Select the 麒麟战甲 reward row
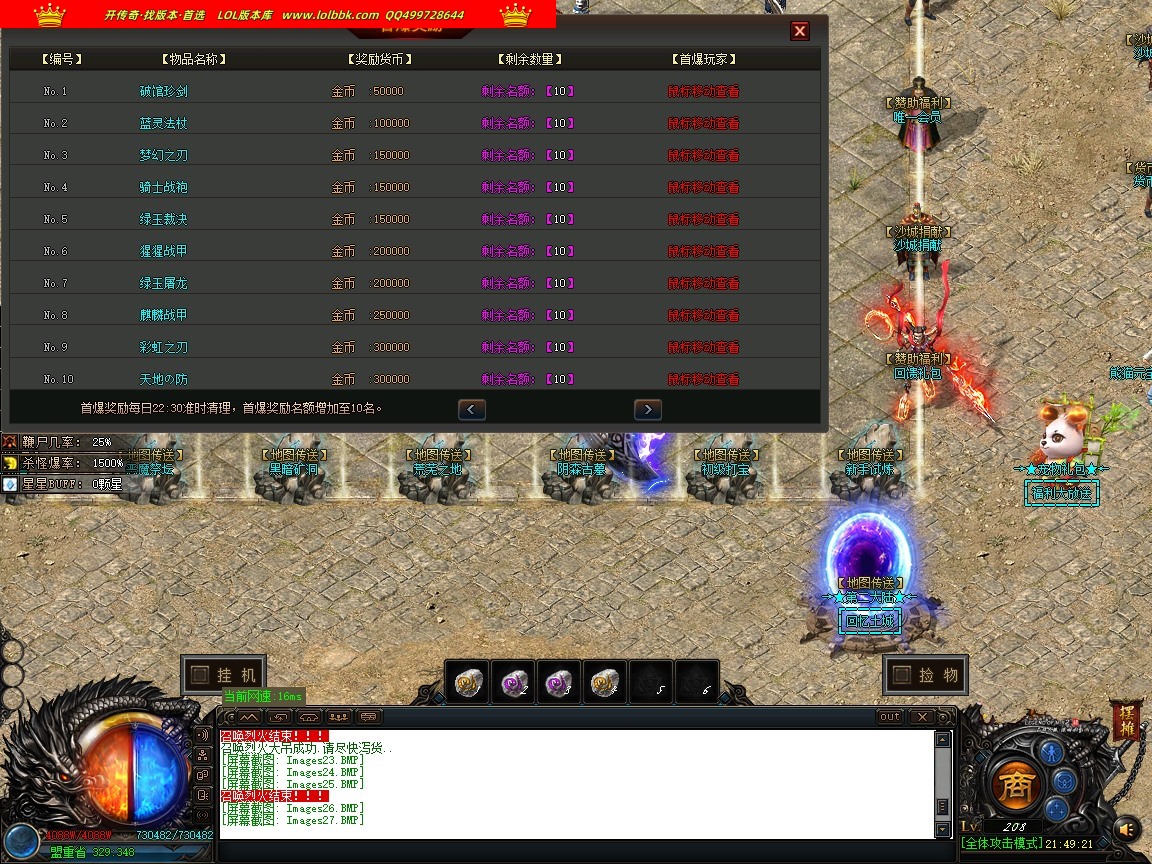The height and width of the screenshot is (864, 1152). pyautogui.click(x=163, y=315)
